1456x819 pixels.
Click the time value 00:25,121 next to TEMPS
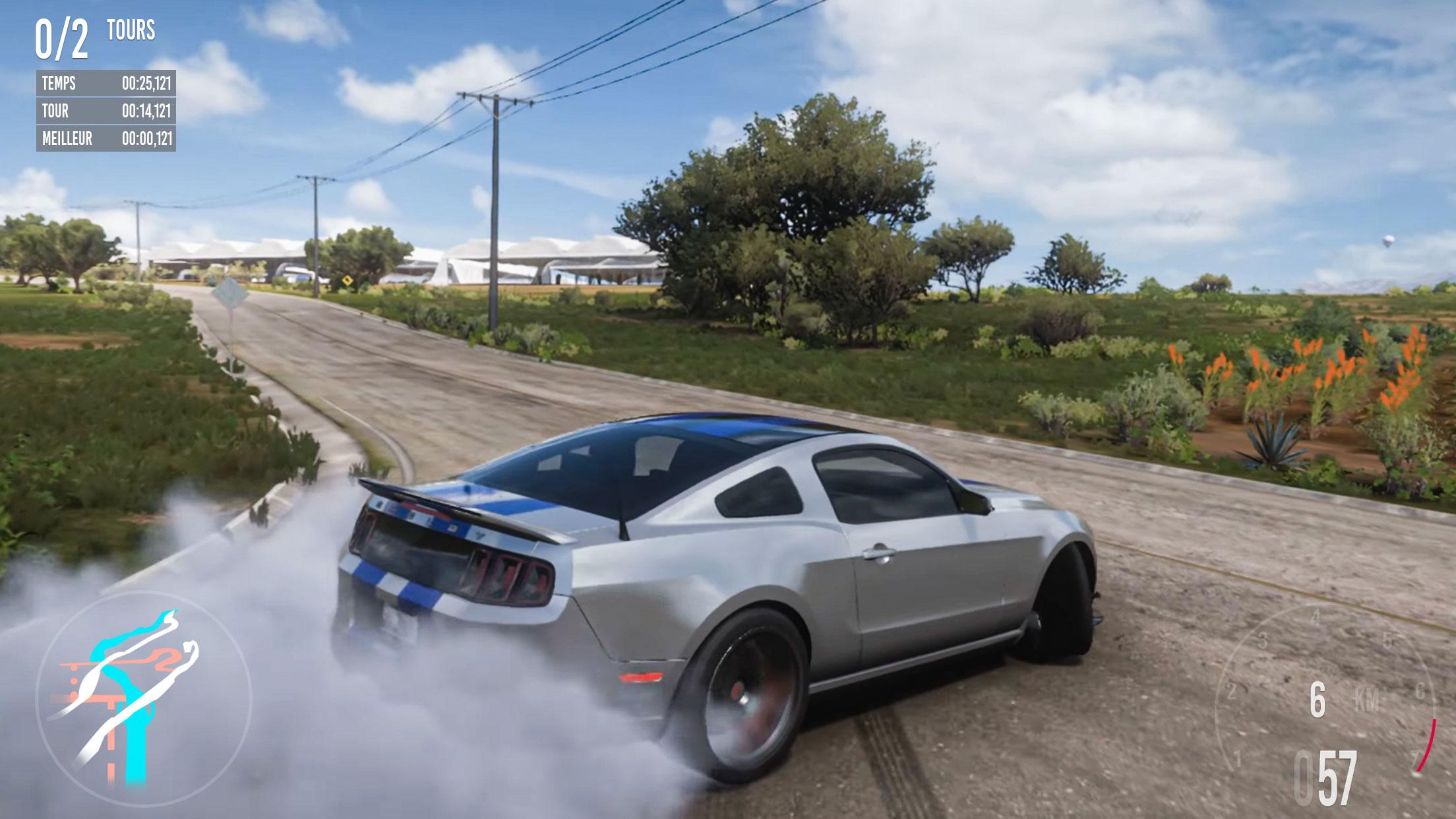[148, 84]
